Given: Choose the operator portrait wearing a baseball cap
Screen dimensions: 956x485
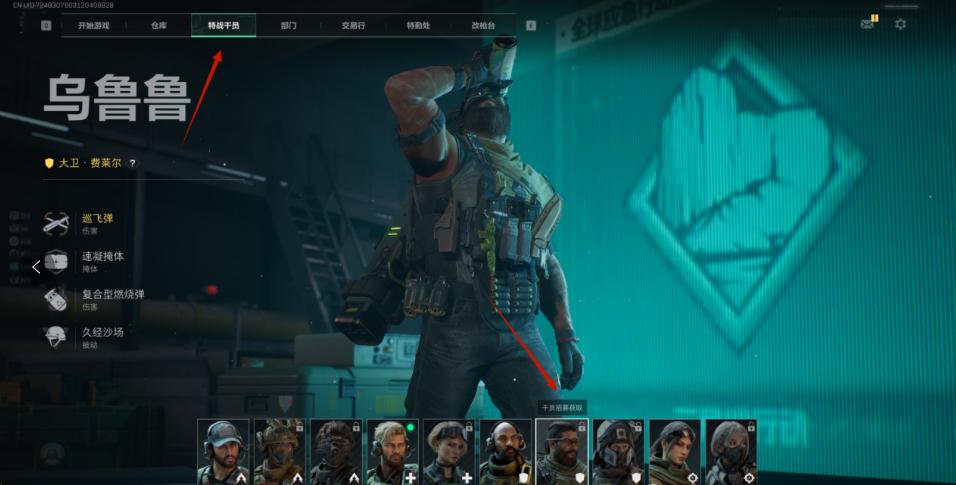Looking at the screenshot, I should pos(223,452).
